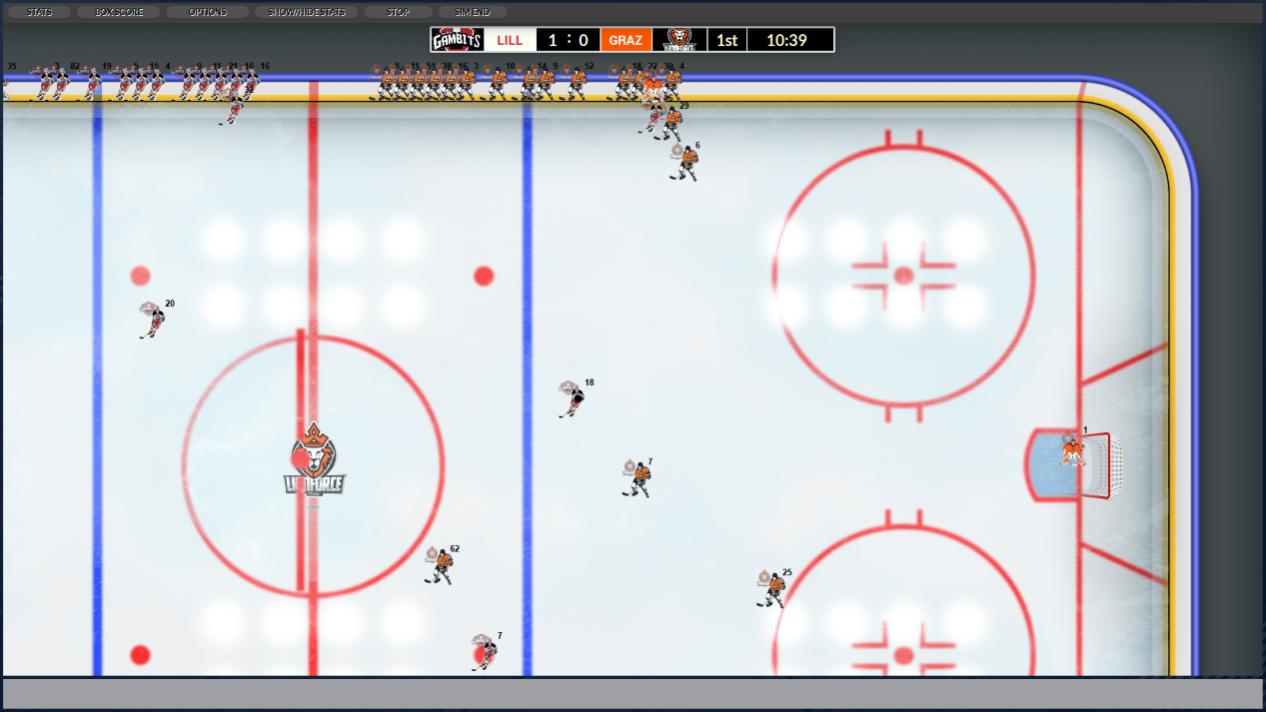Open the Options menu

pos(207,12)
